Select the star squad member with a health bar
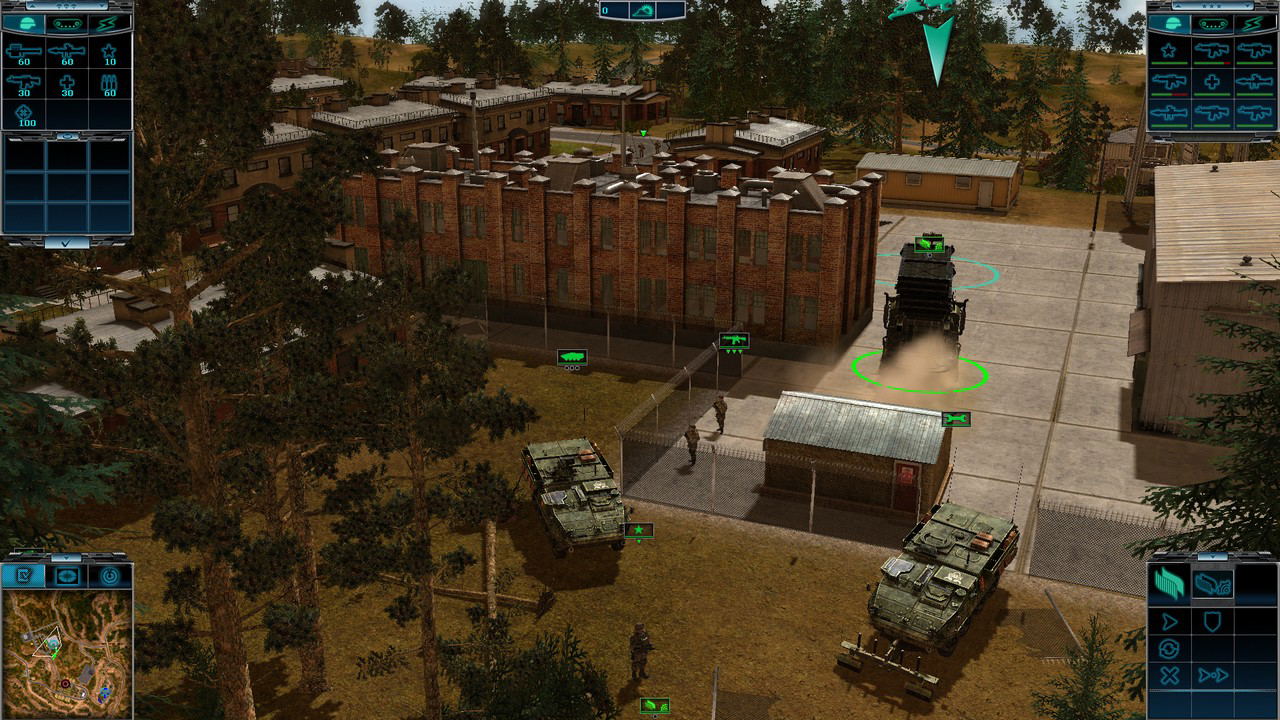Viewport: 1280px width, 720px height. point(1169,52)
